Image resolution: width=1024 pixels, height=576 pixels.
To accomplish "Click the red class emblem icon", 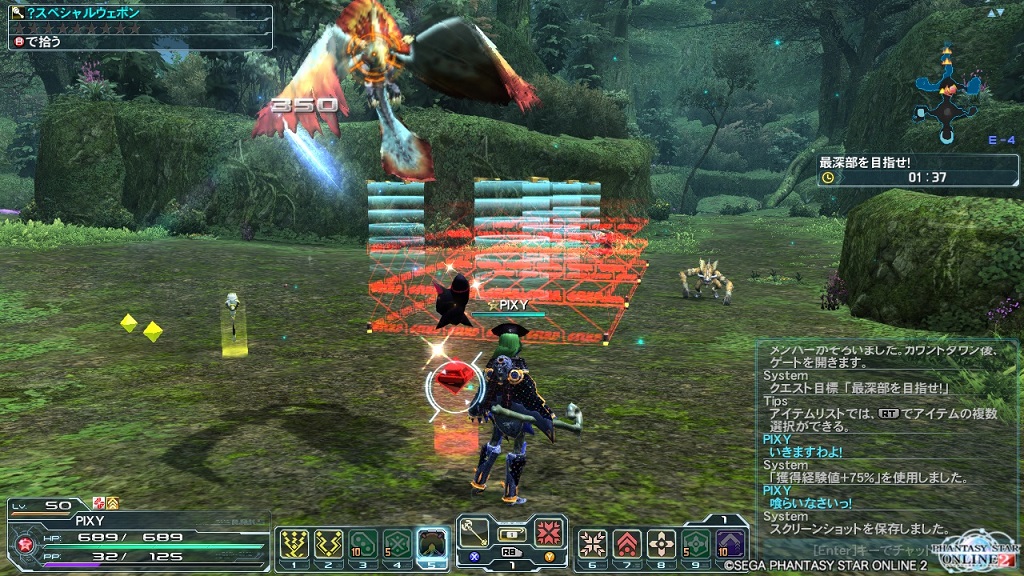I will point(23,545).
